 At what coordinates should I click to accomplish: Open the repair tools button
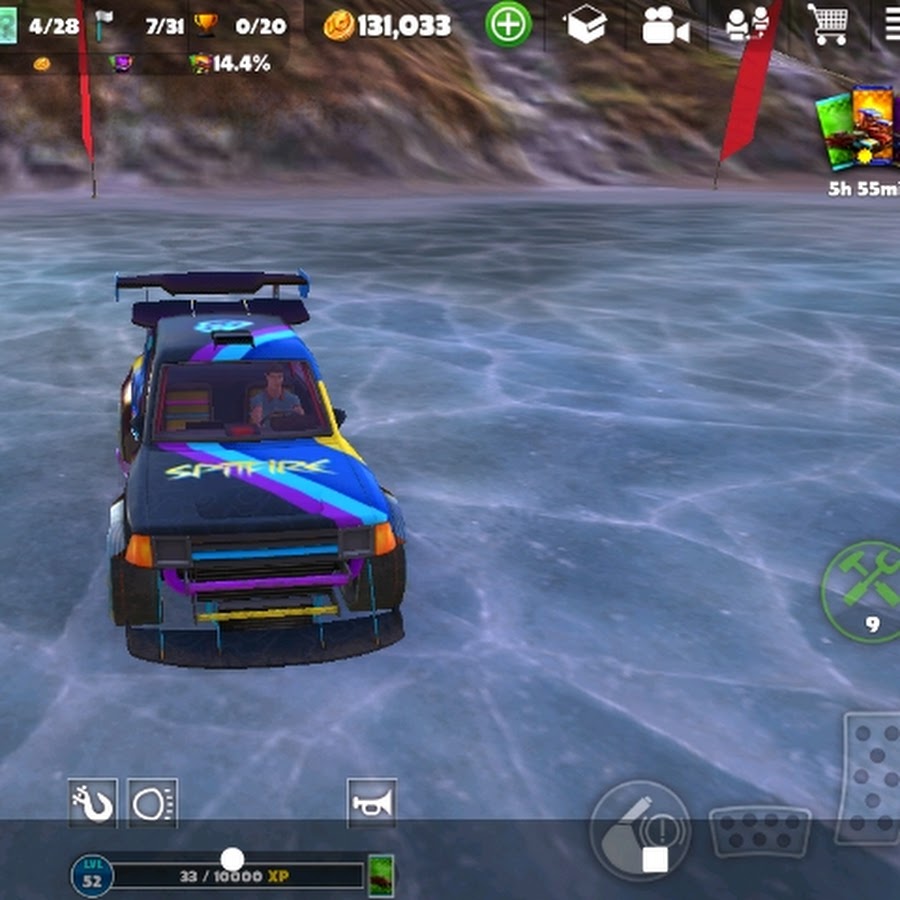(863, 592)
